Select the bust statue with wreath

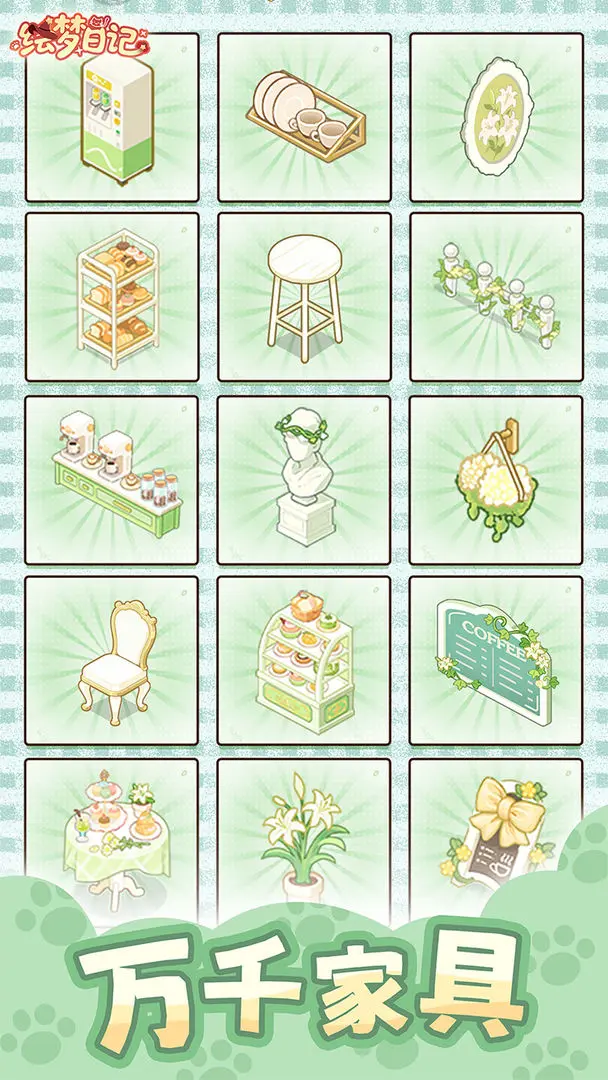[x=304, y=480]
